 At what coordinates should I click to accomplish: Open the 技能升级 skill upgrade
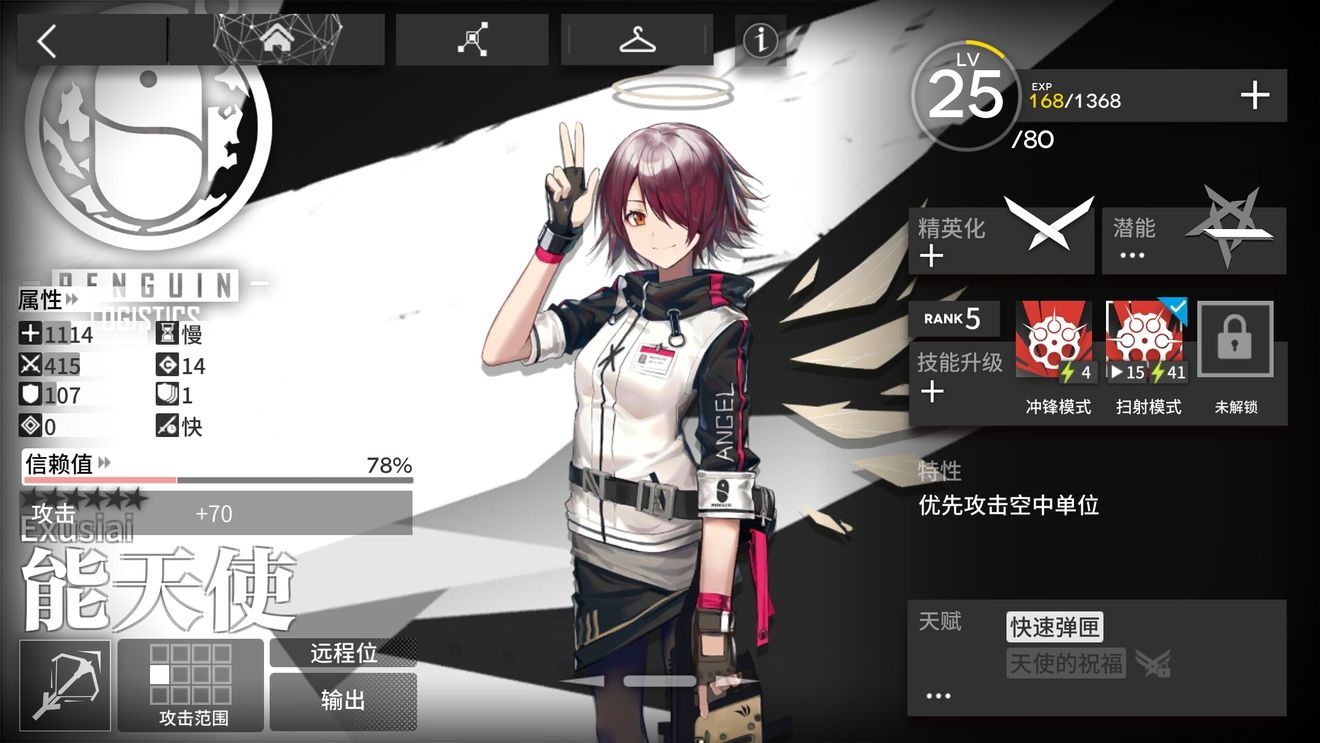coord(958,376)
